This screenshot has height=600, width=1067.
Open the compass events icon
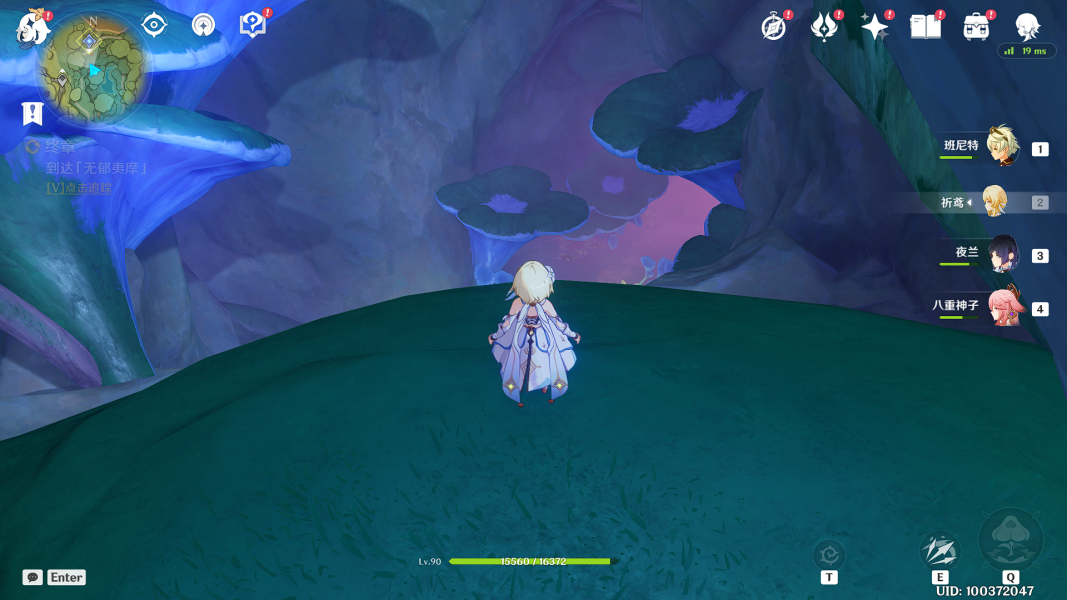point(773,27)
